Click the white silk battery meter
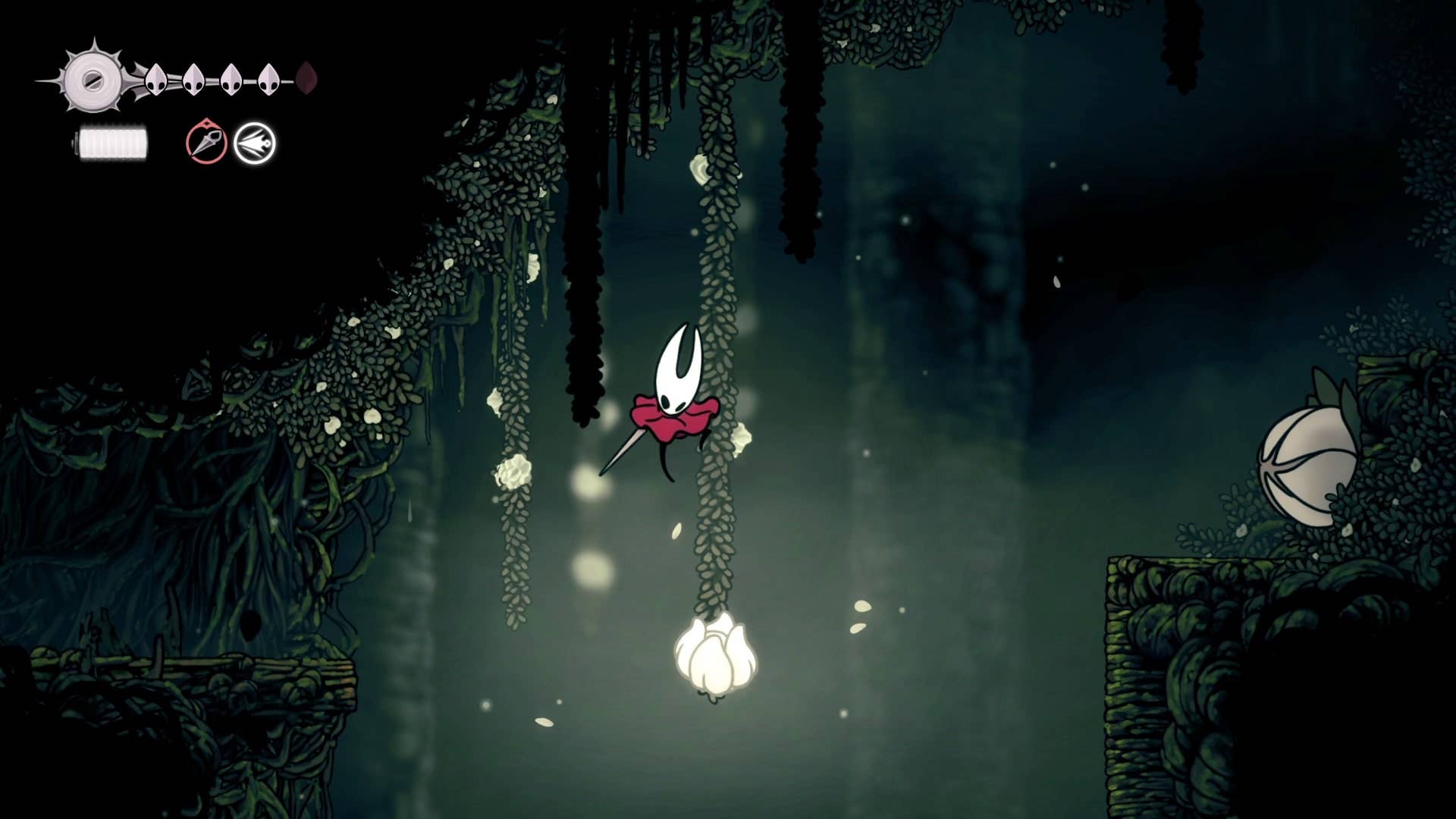1456x819 pixels. [x=112, y=143]
